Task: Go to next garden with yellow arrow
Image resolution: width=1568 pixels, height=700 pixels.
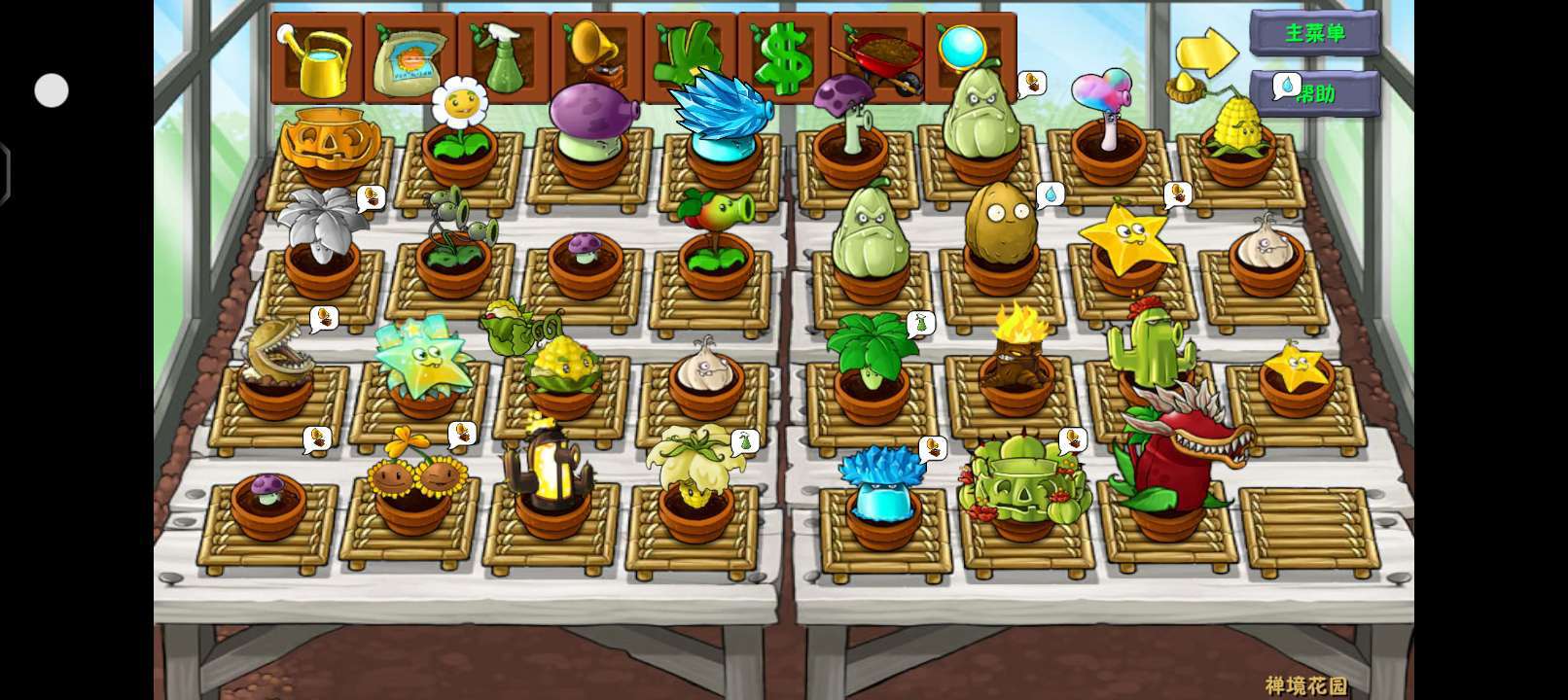Action: (1206, 52)
